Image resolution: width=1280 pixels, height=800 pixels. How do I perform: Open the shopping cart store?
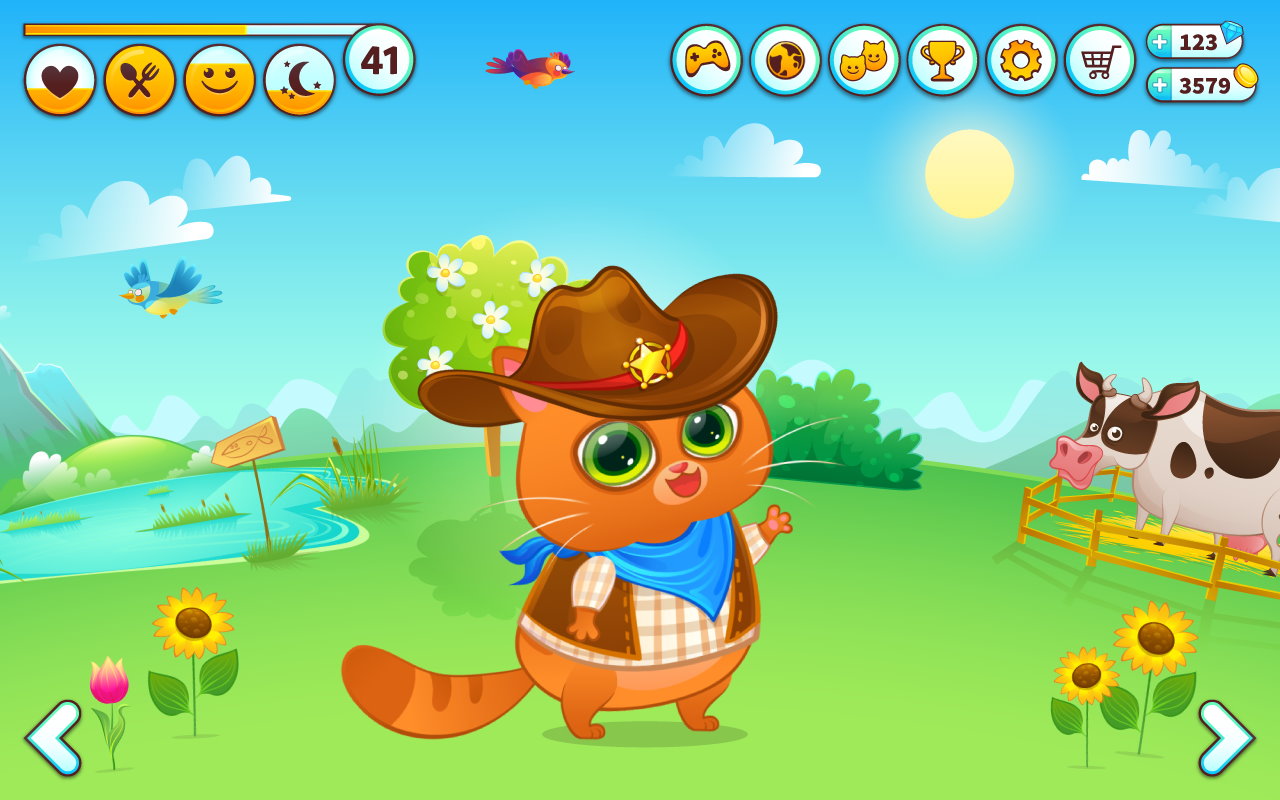pos(1100,60)
